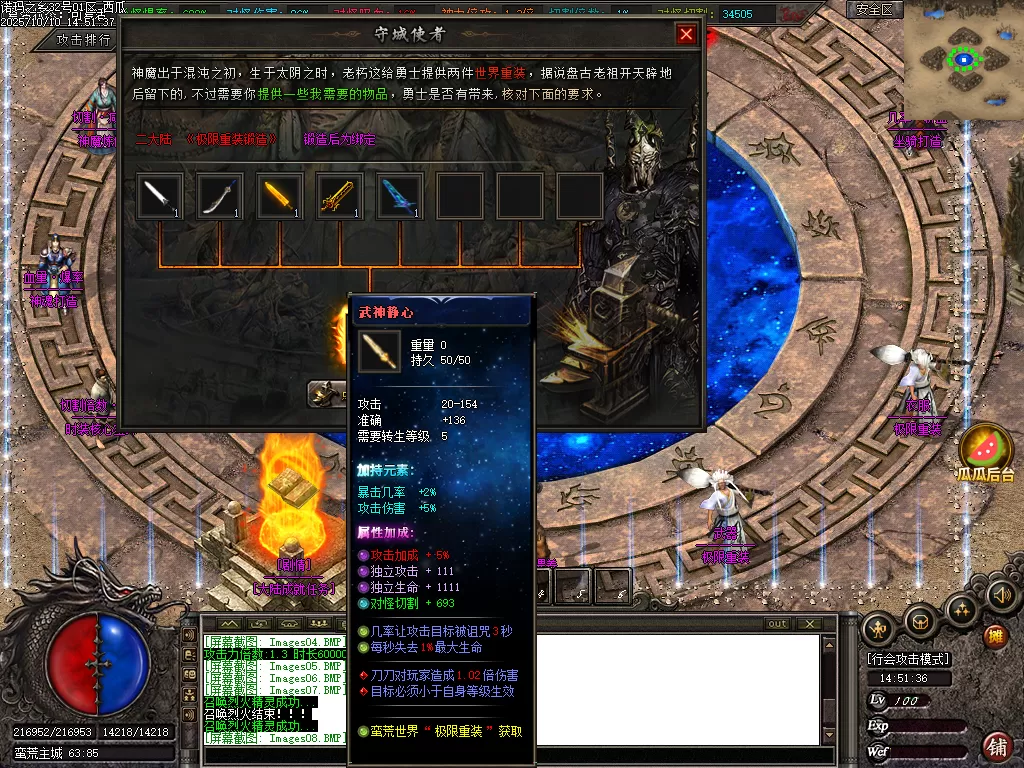The width and height of the screenshot is (1024, 768).
Task: Select the curved silver sabre slot
Action: point(220,196)
